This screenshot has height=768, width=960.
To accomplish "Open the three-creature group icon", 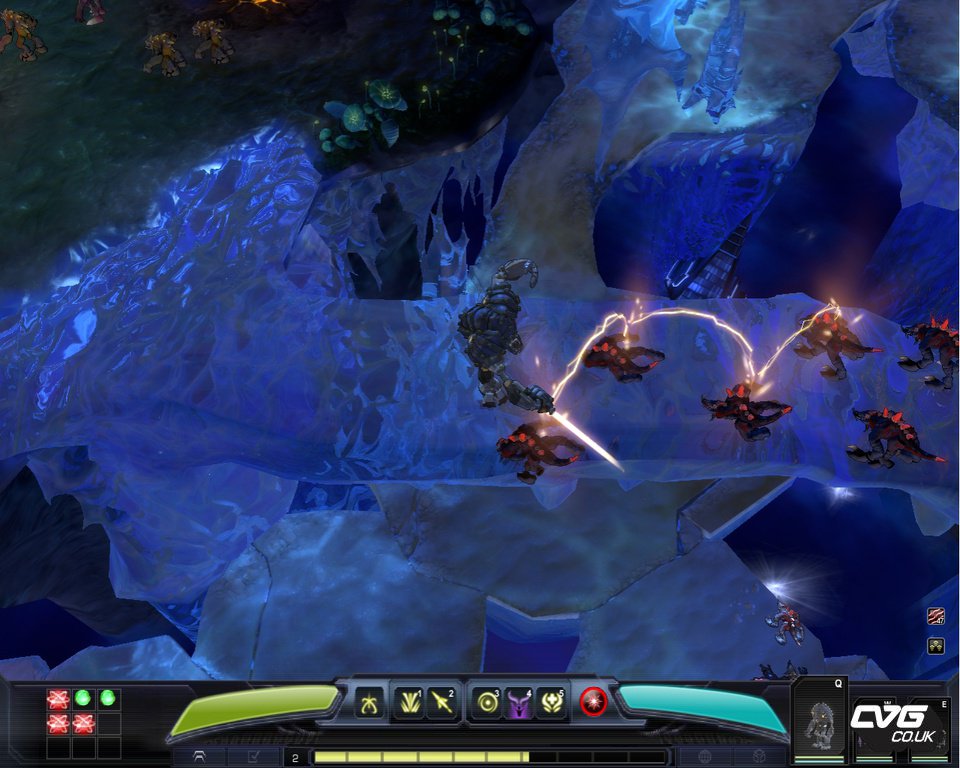I will click(x=936, y=645).
